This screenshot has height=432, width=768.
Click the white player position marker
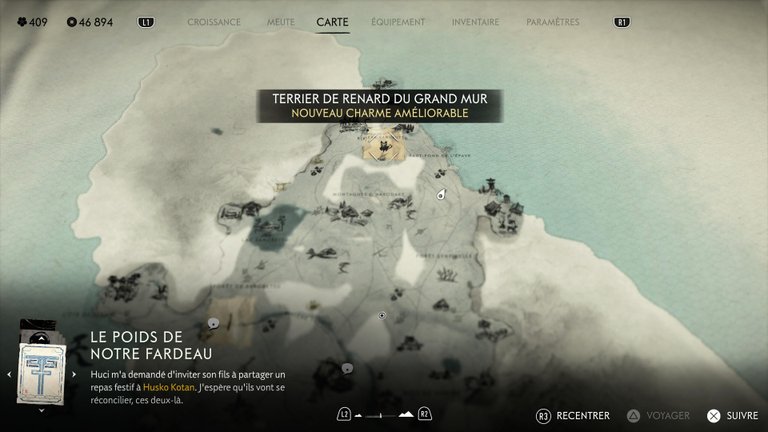tap(439, 196)
